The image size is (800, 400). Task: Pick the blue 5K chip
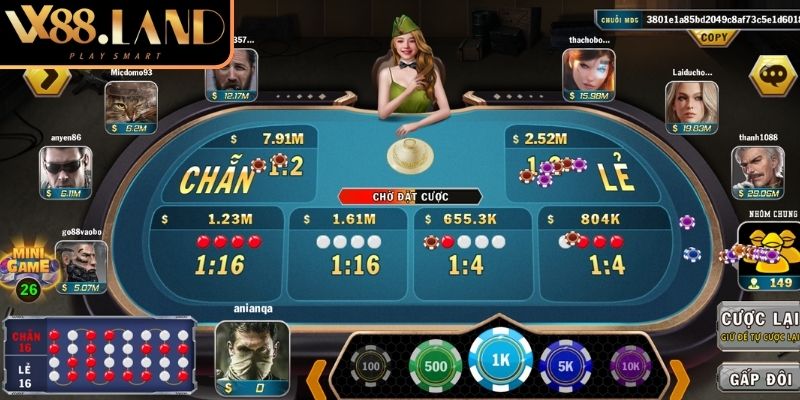point(567,364)
